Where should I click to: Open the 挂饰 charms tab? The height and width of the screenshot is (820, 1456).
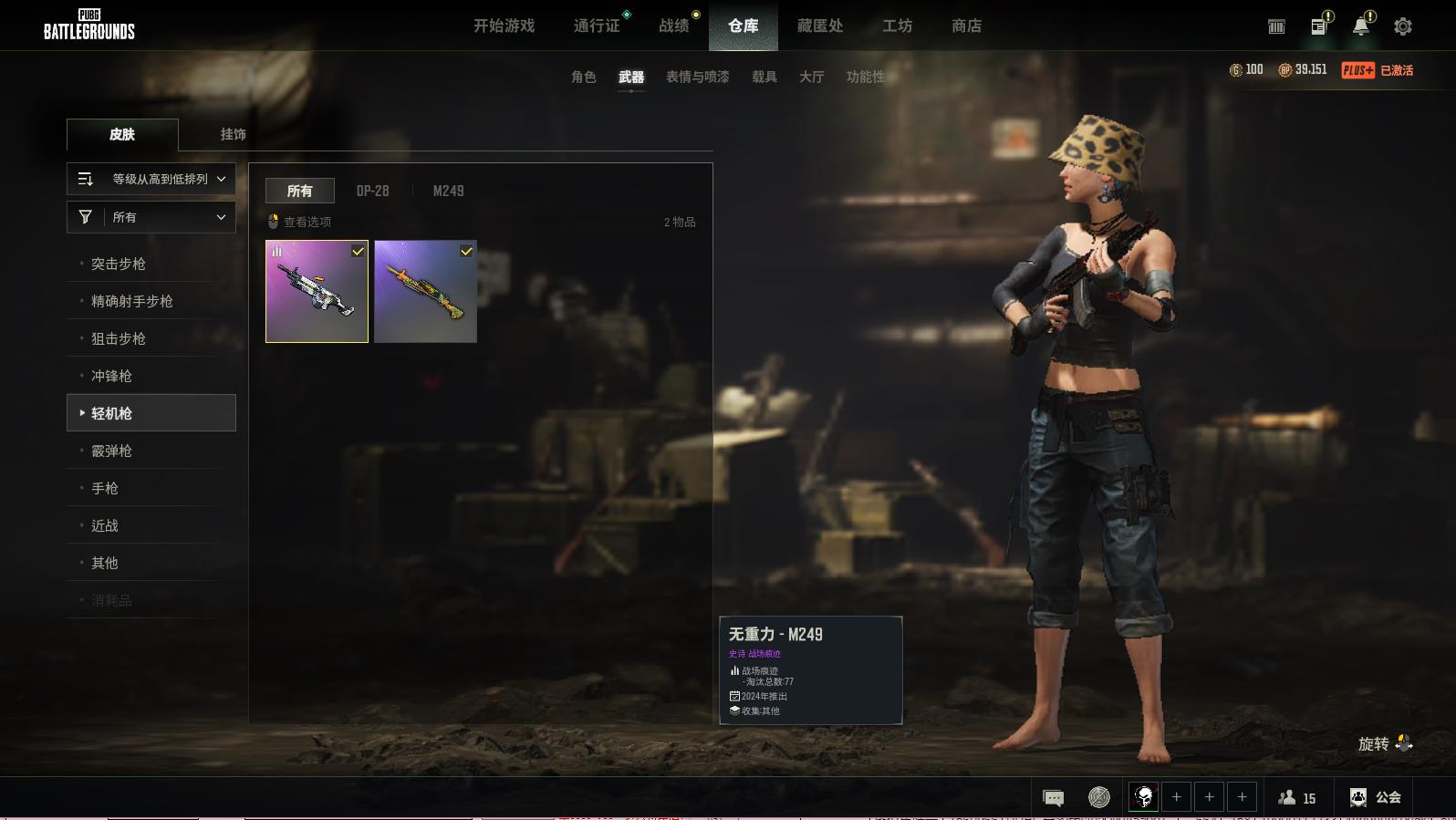233,134
